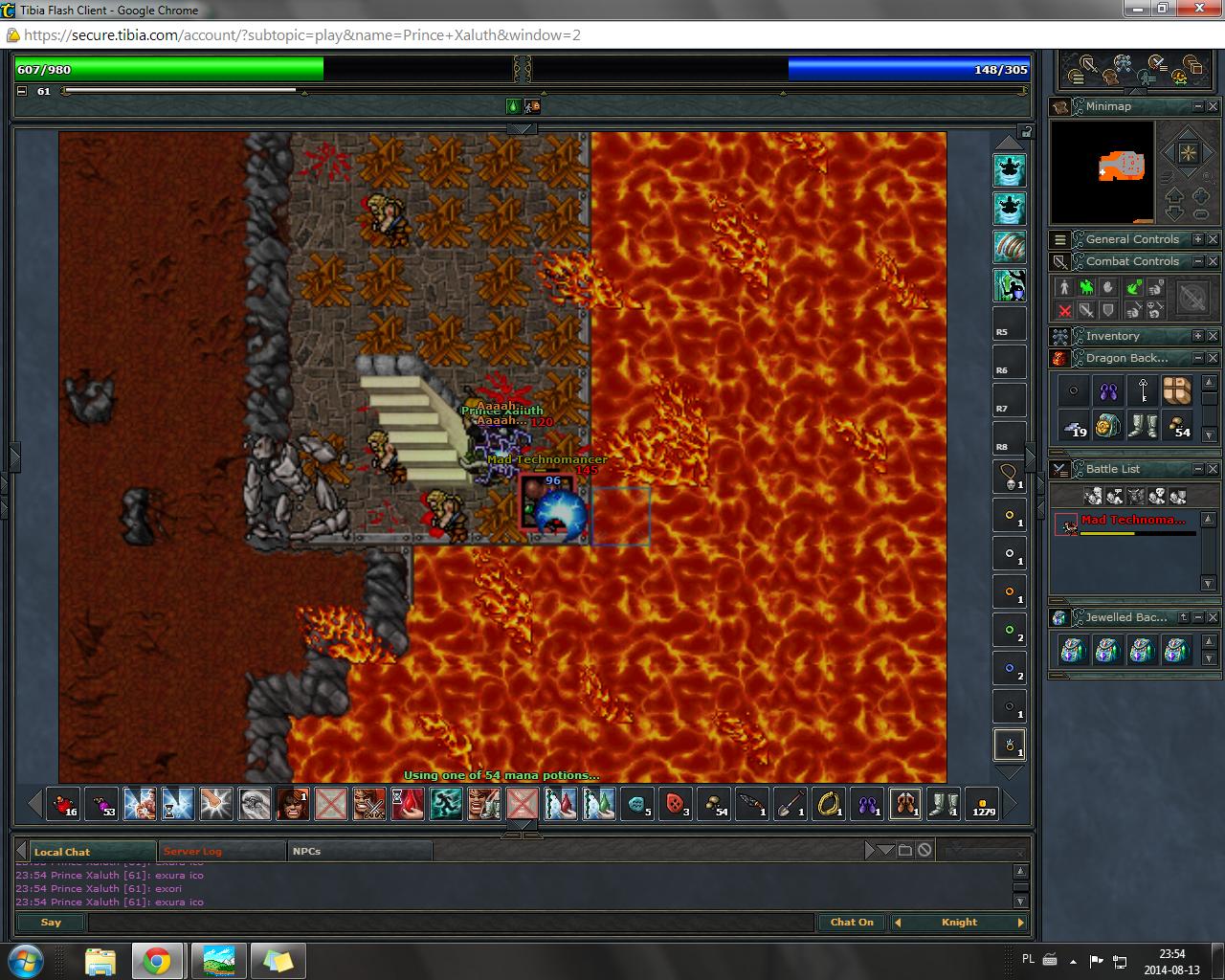Go up a level in Jewelled Backpack
Screen dimensions: 1225x980
1184,617
